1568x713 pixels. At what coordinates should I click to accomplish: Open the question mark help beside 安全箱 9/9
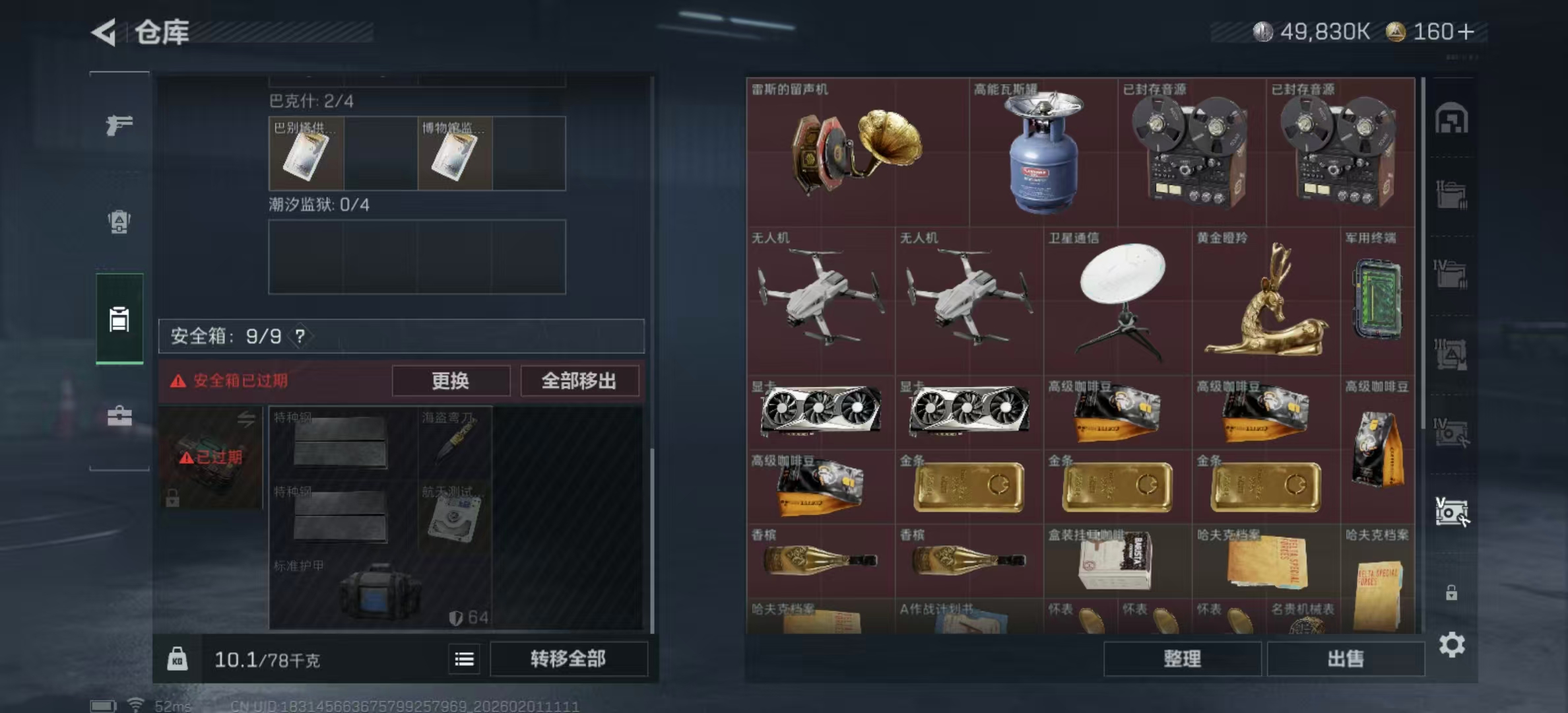(301, 335)
